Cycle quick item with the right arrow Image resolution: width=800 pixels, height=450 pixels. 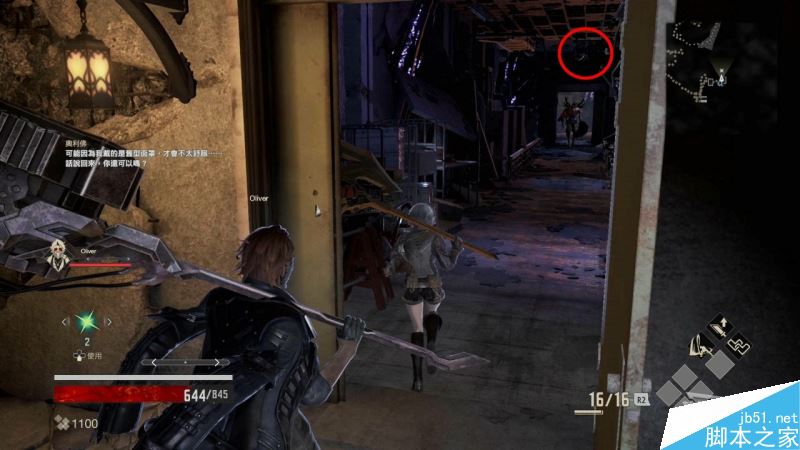(109, 321)
